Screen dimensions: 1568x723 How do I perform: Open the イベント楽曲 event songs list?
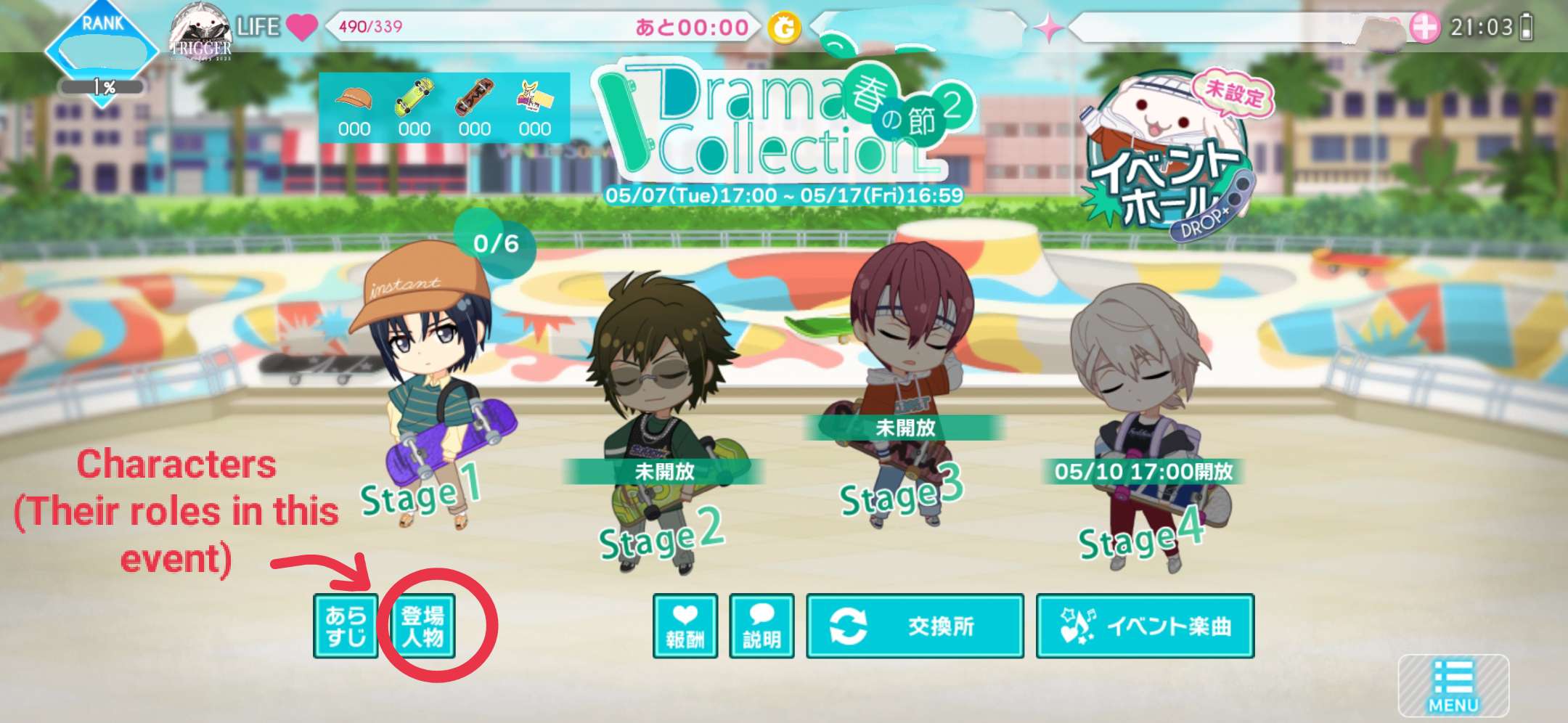tap(1145, 626)
